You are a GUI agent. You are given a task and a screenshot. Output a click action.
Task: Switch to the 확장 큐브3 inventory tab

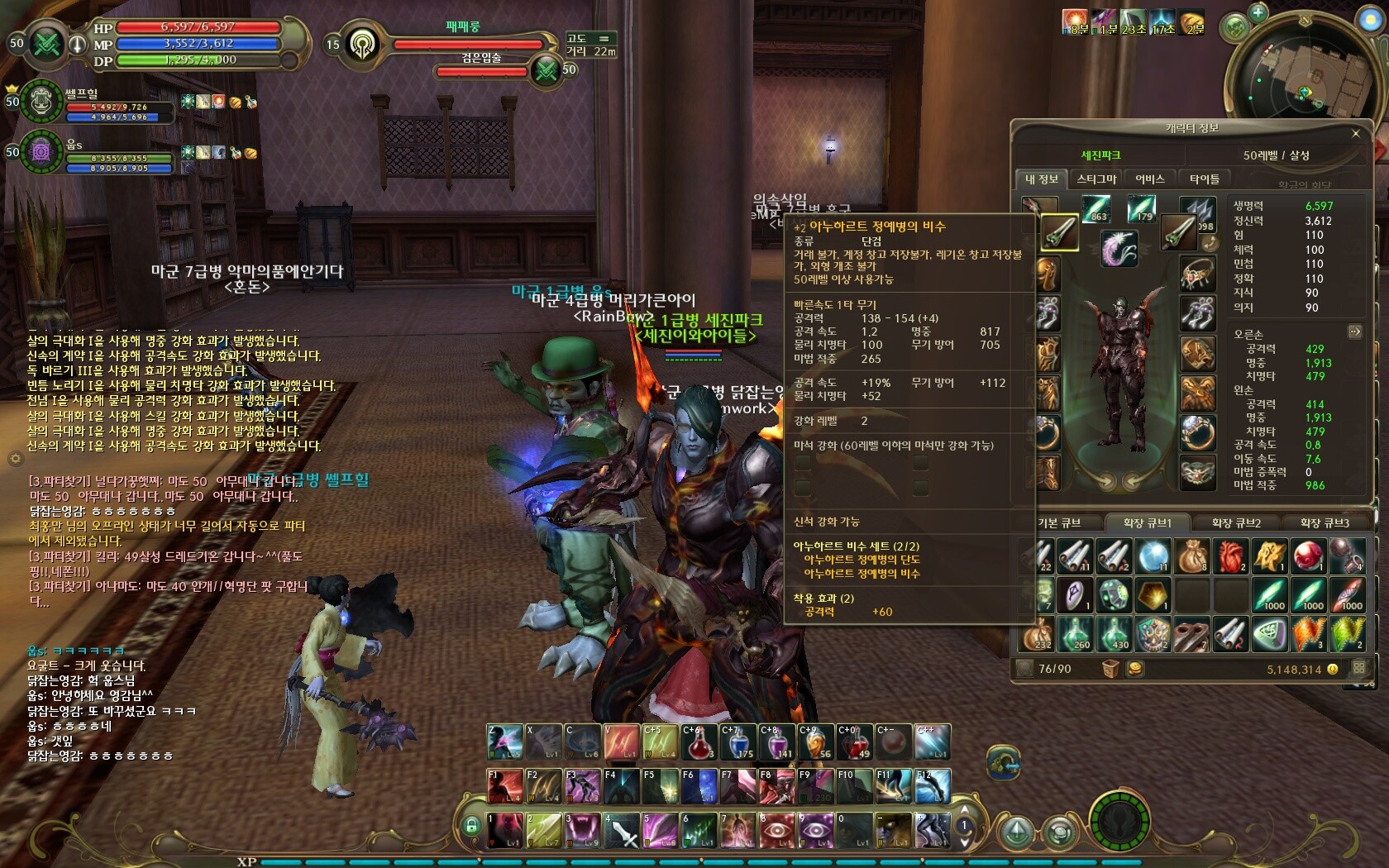coord(1325,523)
